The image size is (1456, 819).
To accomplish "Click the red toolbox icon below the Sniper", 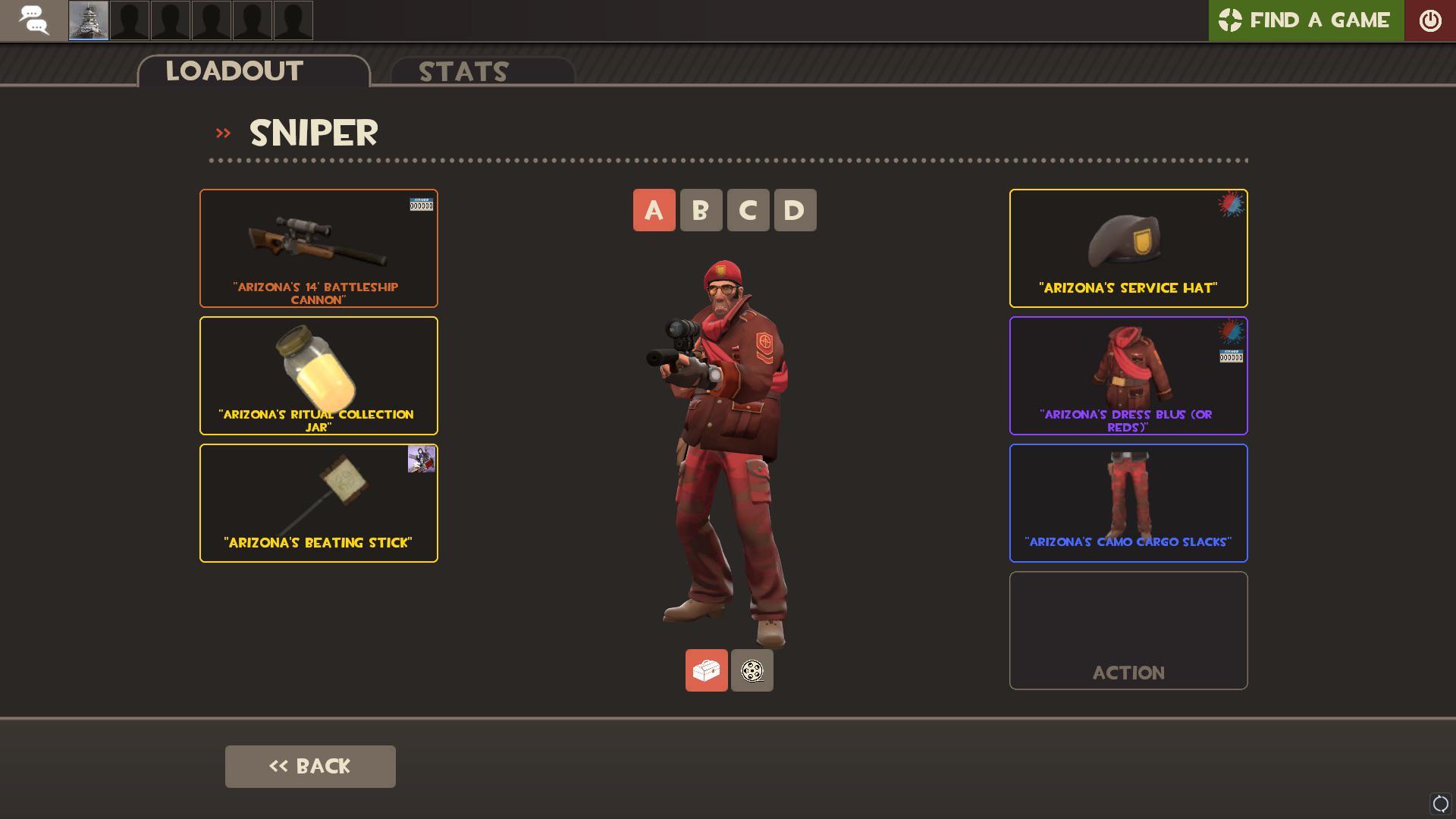I will point(706,670).
